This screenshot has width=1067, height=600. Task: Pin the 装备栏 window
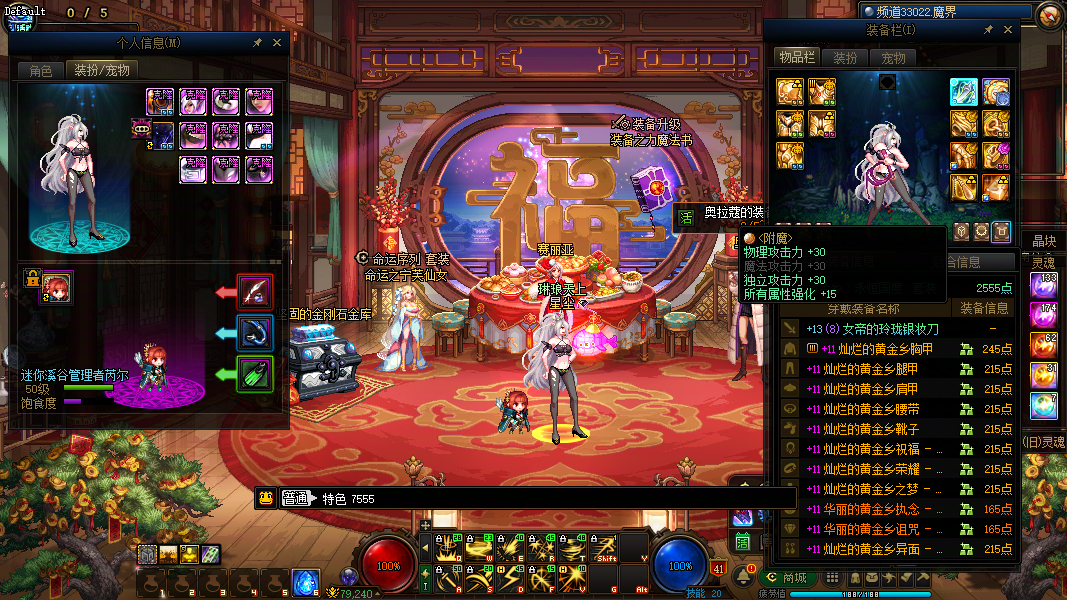(988, 30)
